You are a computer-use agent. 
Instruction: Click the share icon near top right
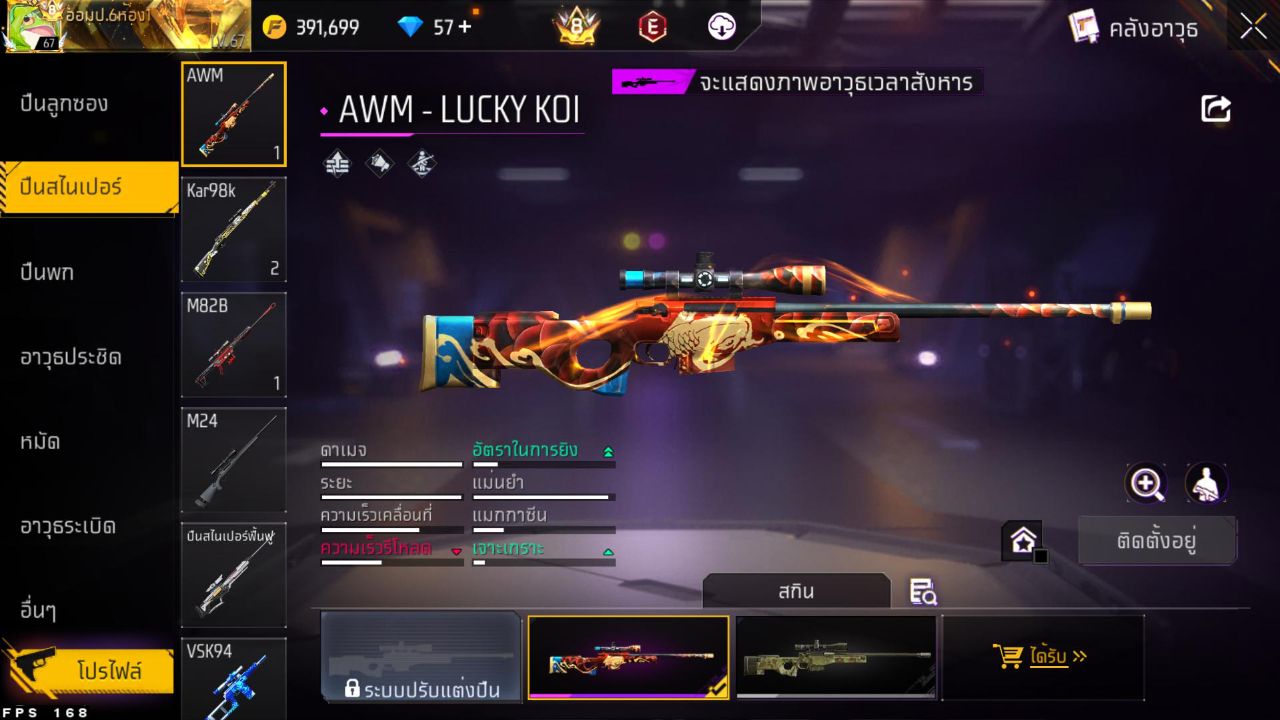(1215, 109)
